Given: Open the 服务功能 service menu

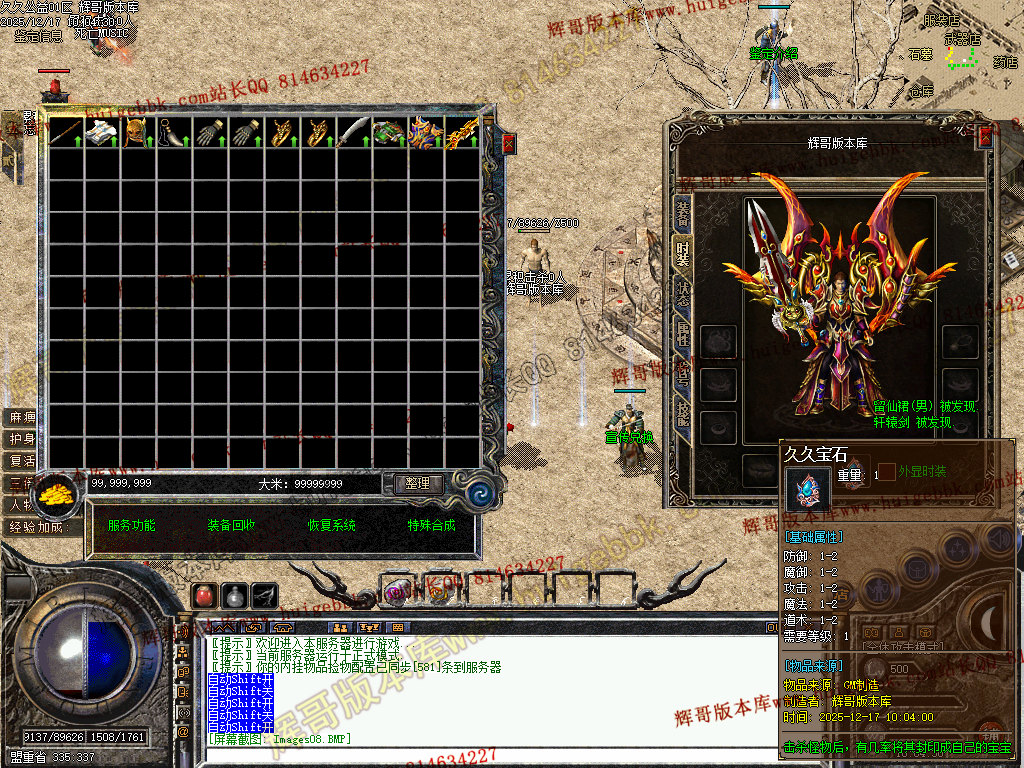Looking at the screenshot, I should click(x=131, y=525).
